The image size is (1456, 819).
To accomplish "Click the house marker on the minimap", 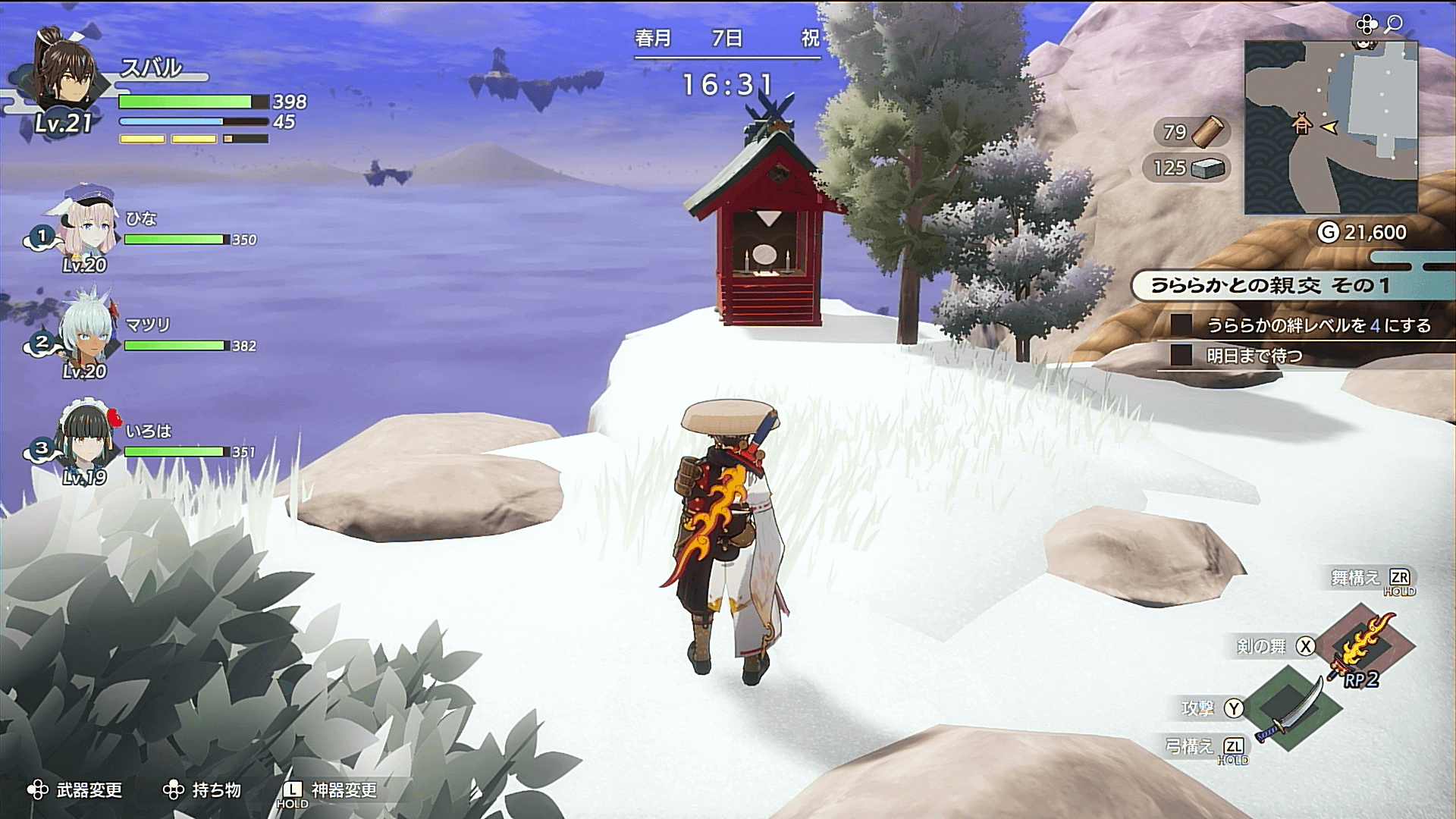I will pyautogui.click(x=1302, y=123).
